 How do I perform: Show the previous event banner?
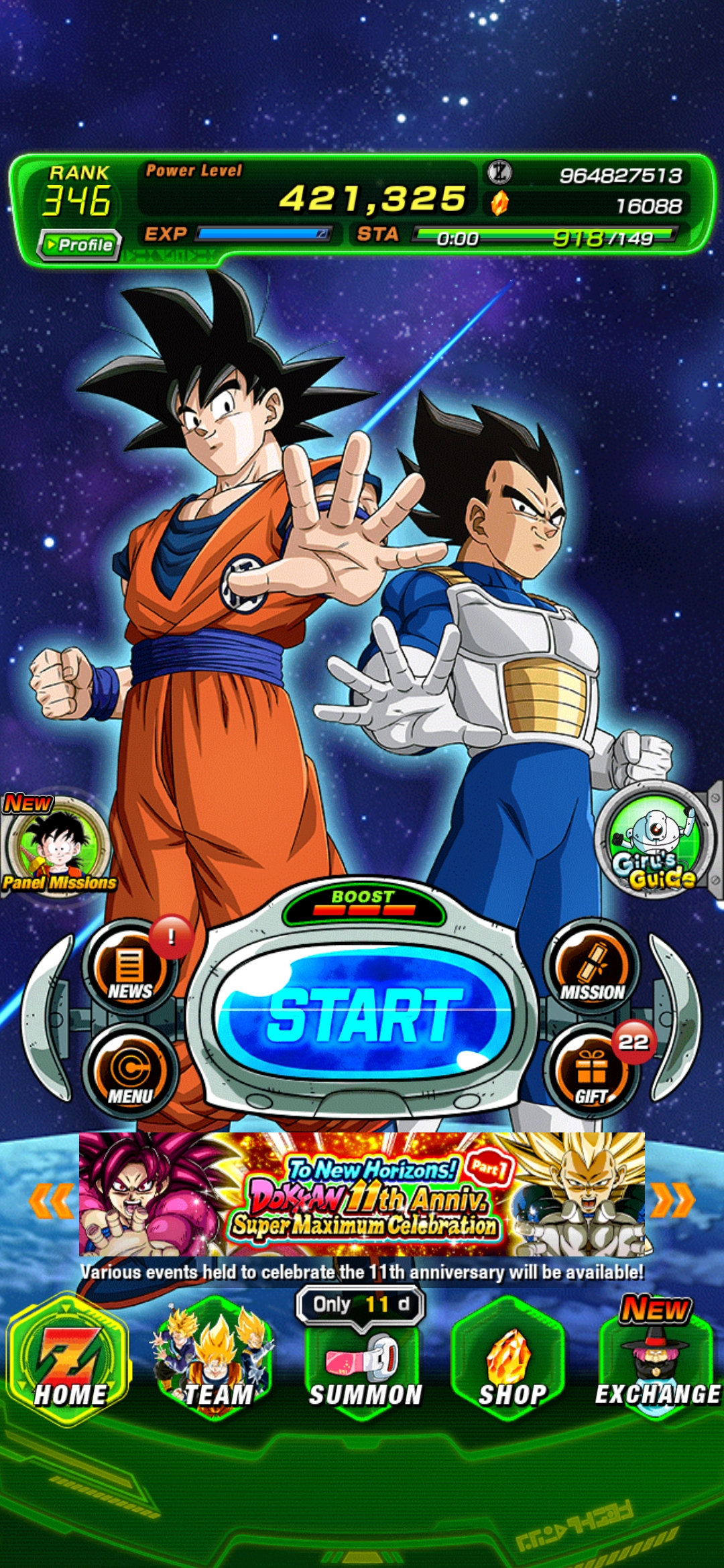[x=52, y=1199]
